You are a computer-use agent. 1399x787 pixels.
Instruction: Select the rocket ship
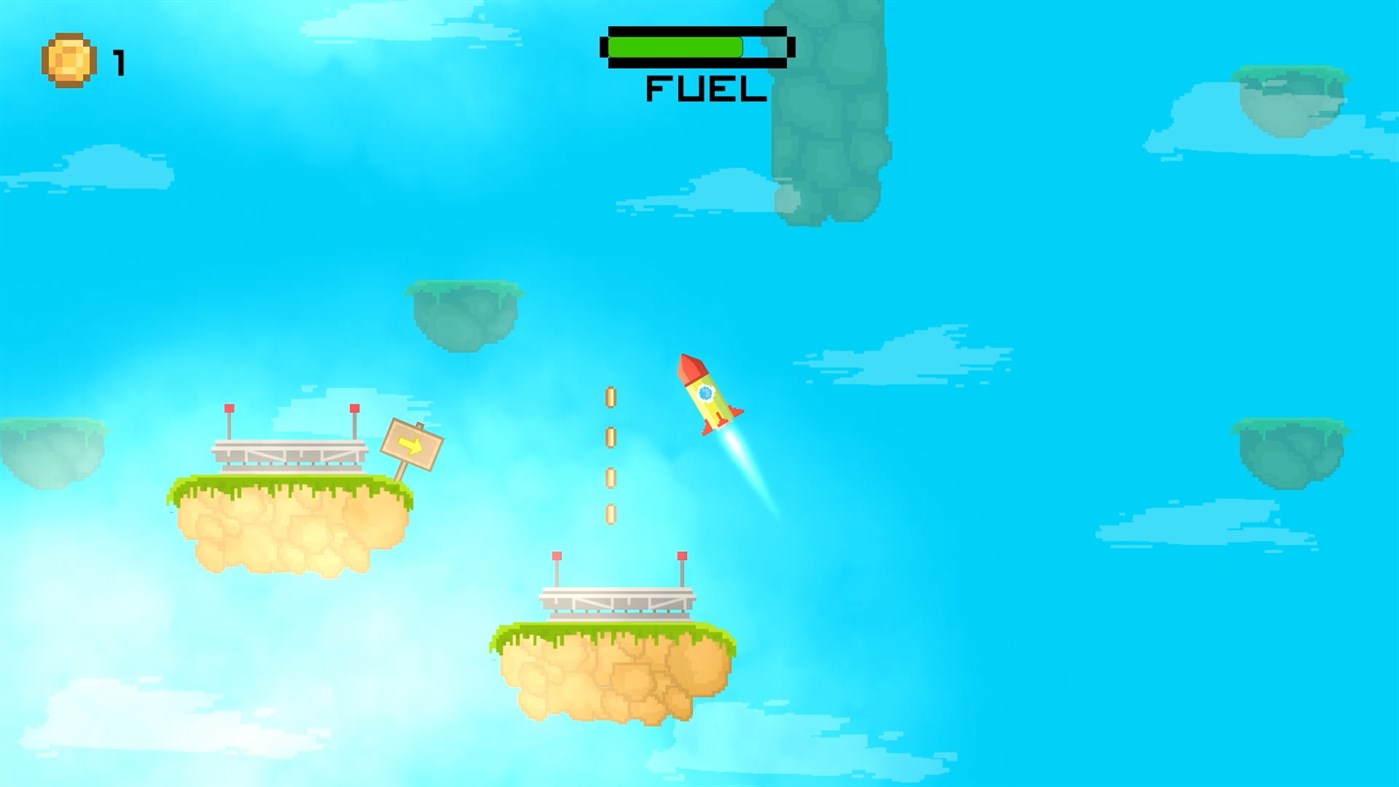708,395
